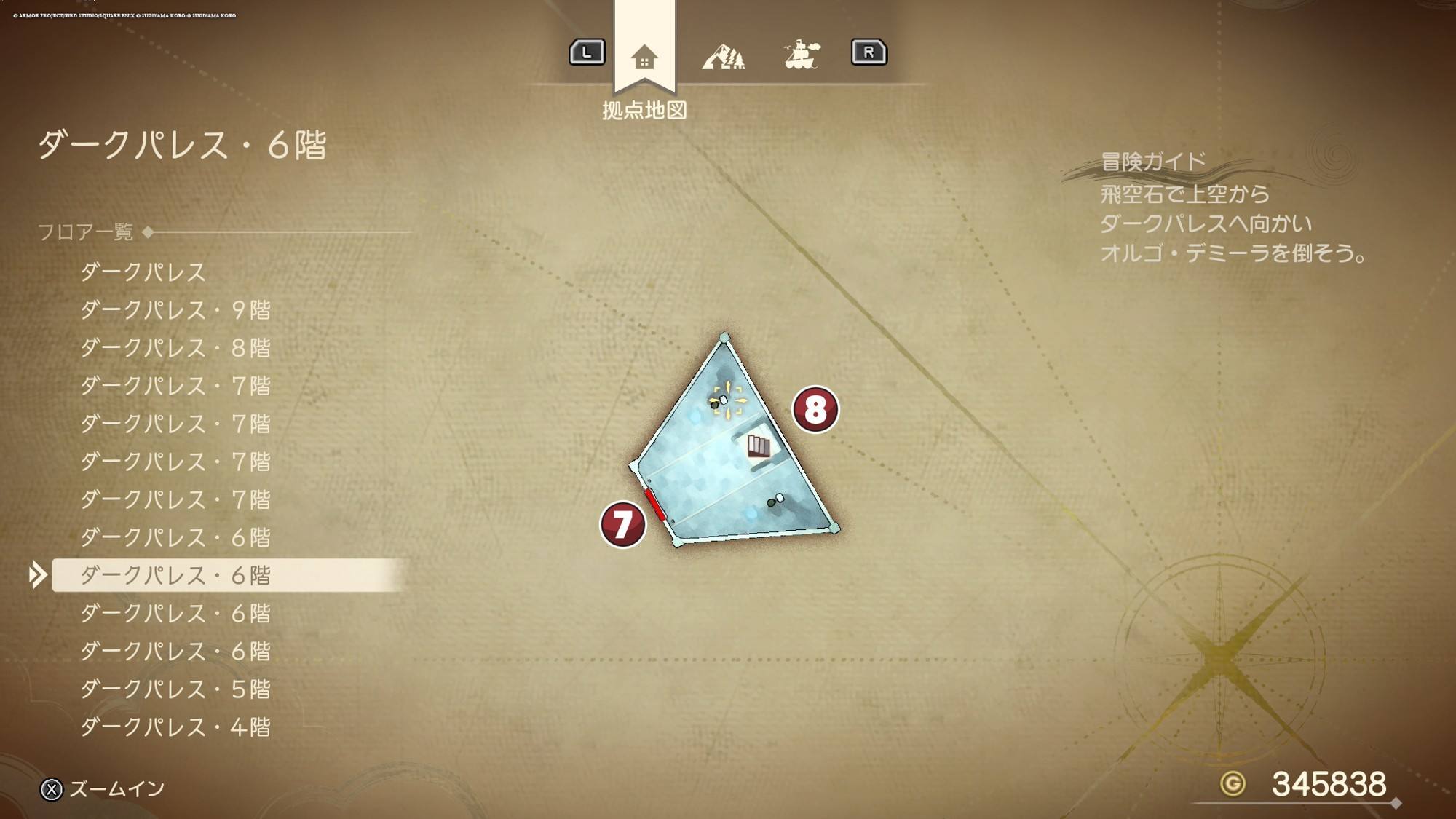Click the highlighted ダークパレス・6階 row
Image resolution: width=1456 pixels, height=819 pixels.
click(175, 575)
